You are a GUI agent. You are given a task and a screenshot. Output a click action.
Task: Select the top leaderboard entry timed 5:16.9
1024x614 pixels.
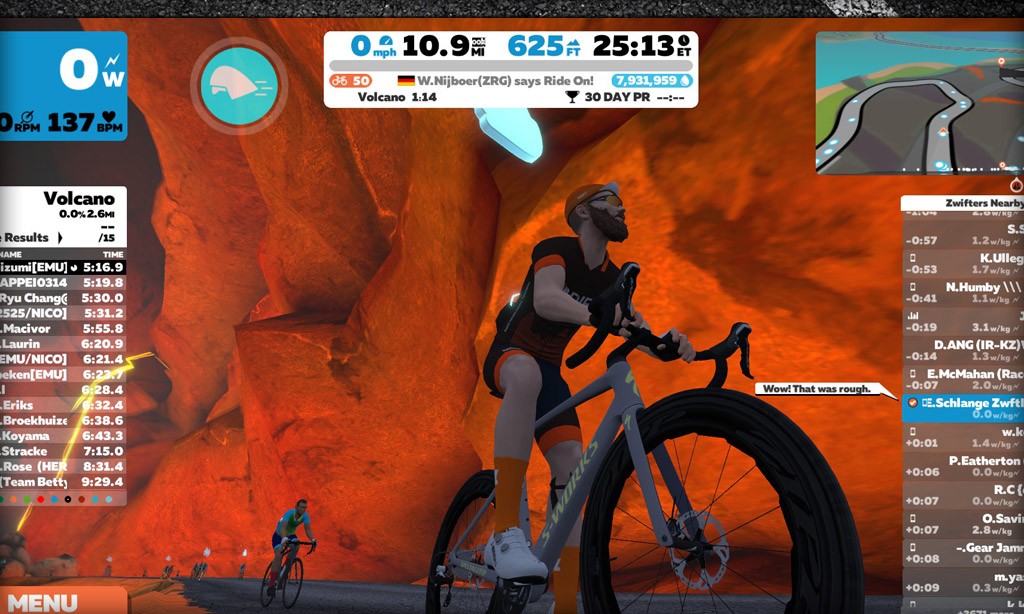62,267
